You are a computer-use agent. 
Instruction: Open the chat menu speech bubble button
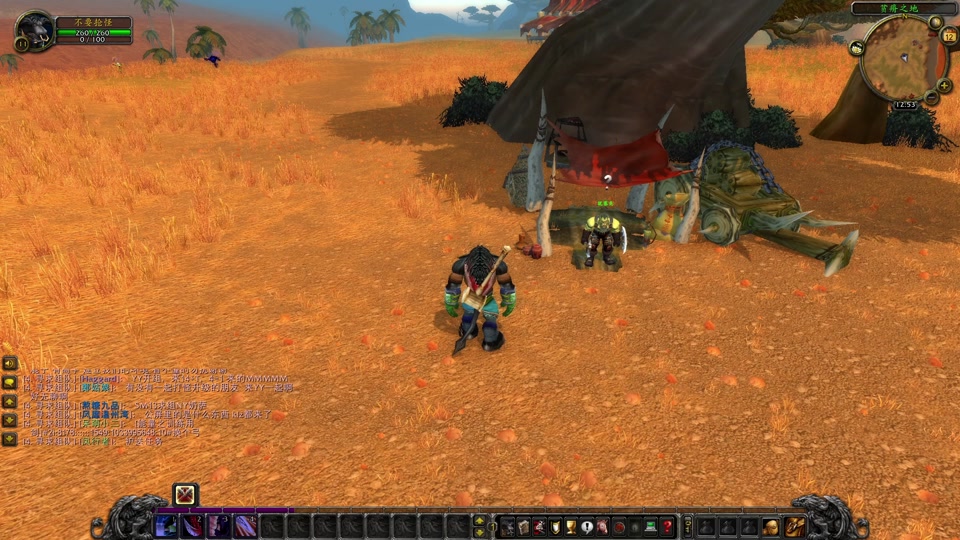[x=10, y=382]
